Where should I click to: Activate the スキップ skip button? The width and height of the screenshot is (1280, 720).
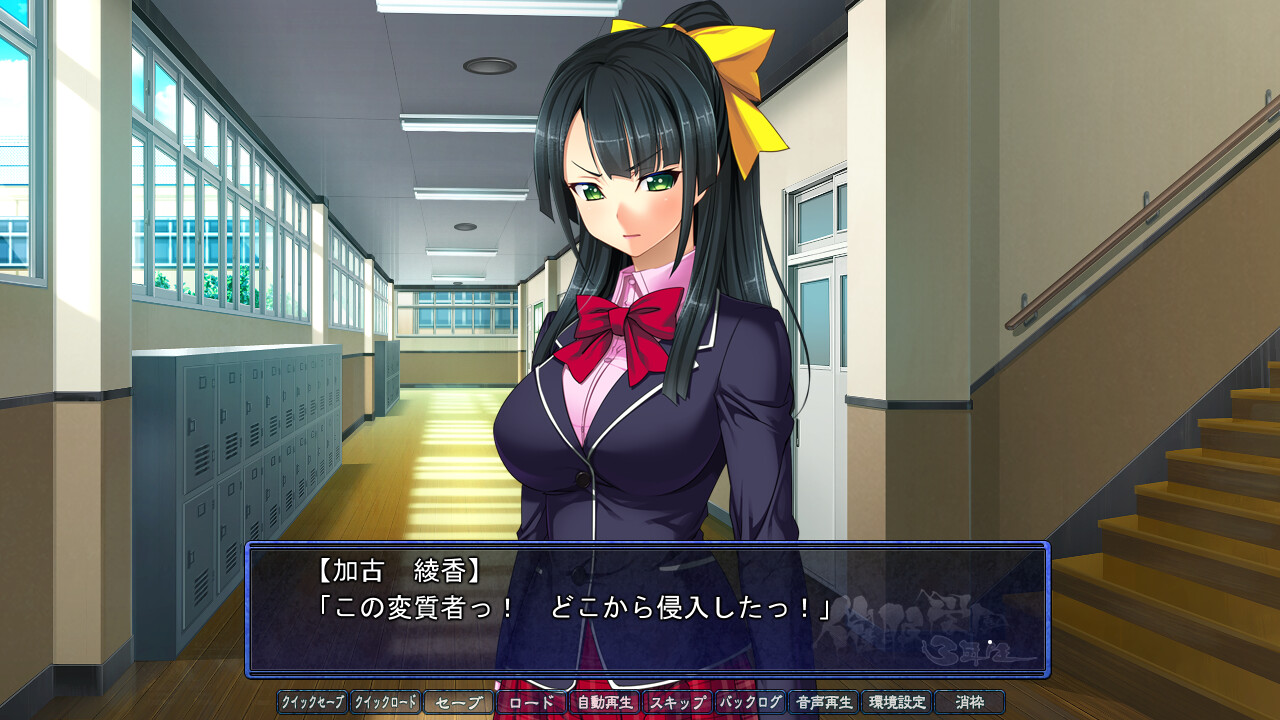click(x=678, y=702)
